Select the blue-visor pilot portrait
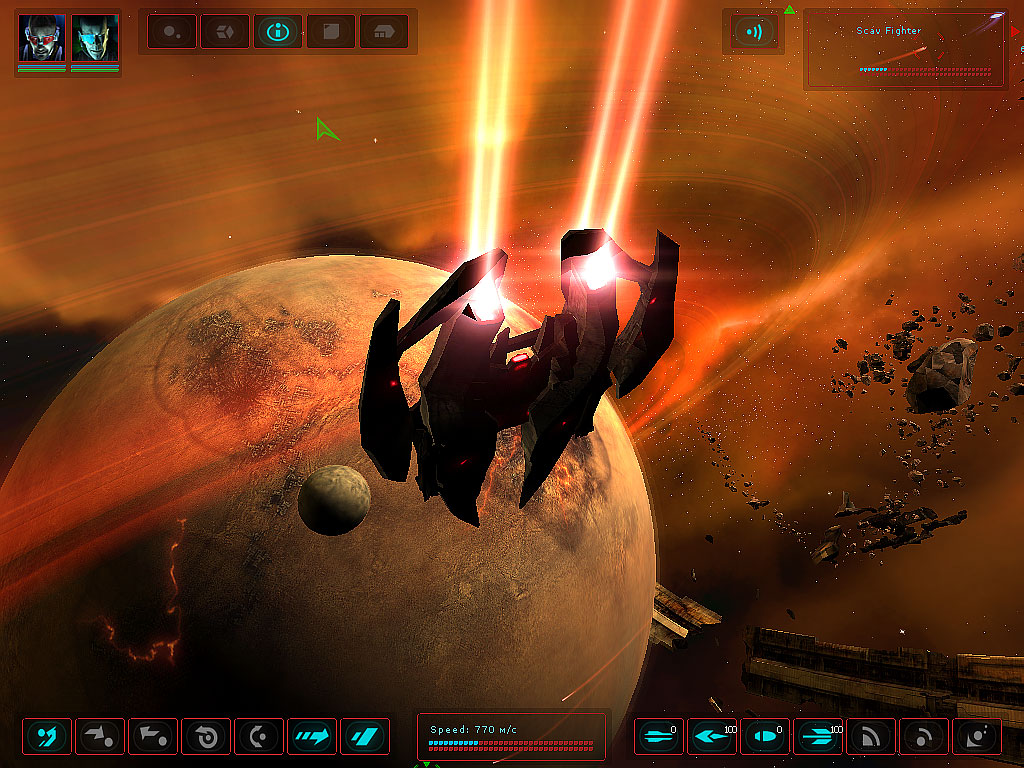This screenshot has height=768, width=1024. [x=95, y=38]
